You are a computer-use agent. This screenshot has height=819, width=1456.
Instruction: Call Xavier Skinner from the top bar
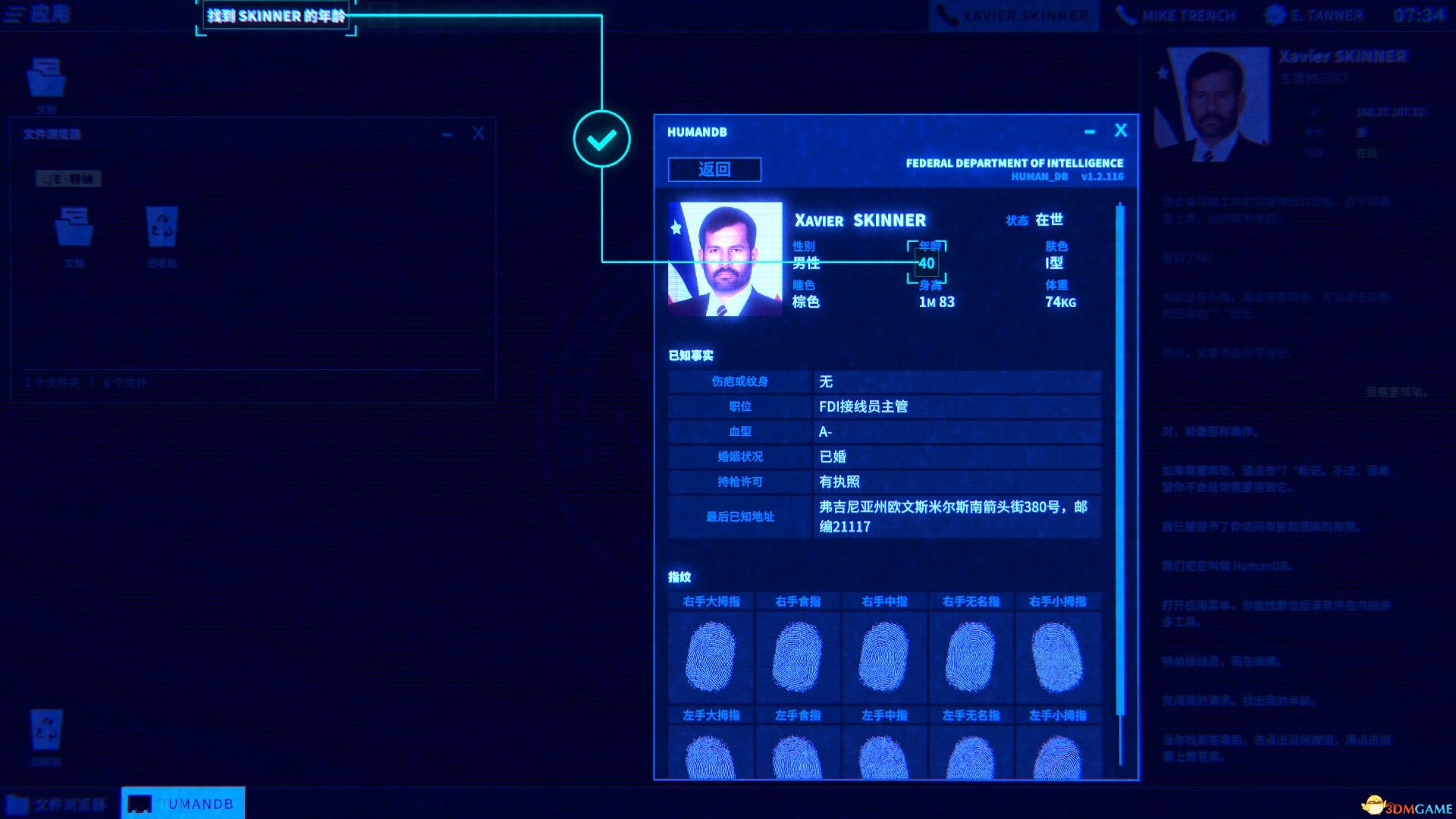coord(1012,14)
